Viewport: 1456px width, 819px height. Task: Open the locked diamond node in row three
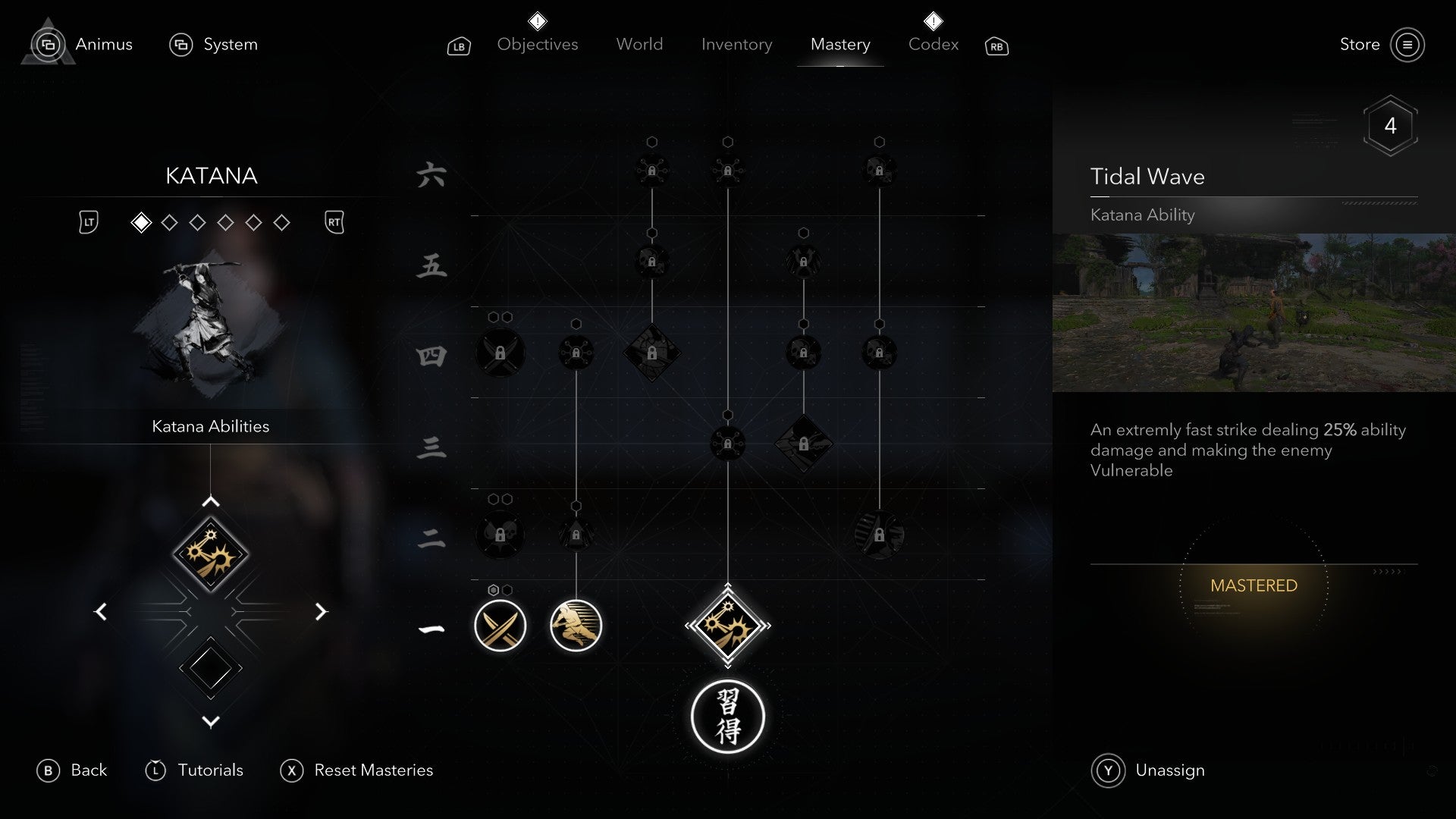(x=804, y=444)
